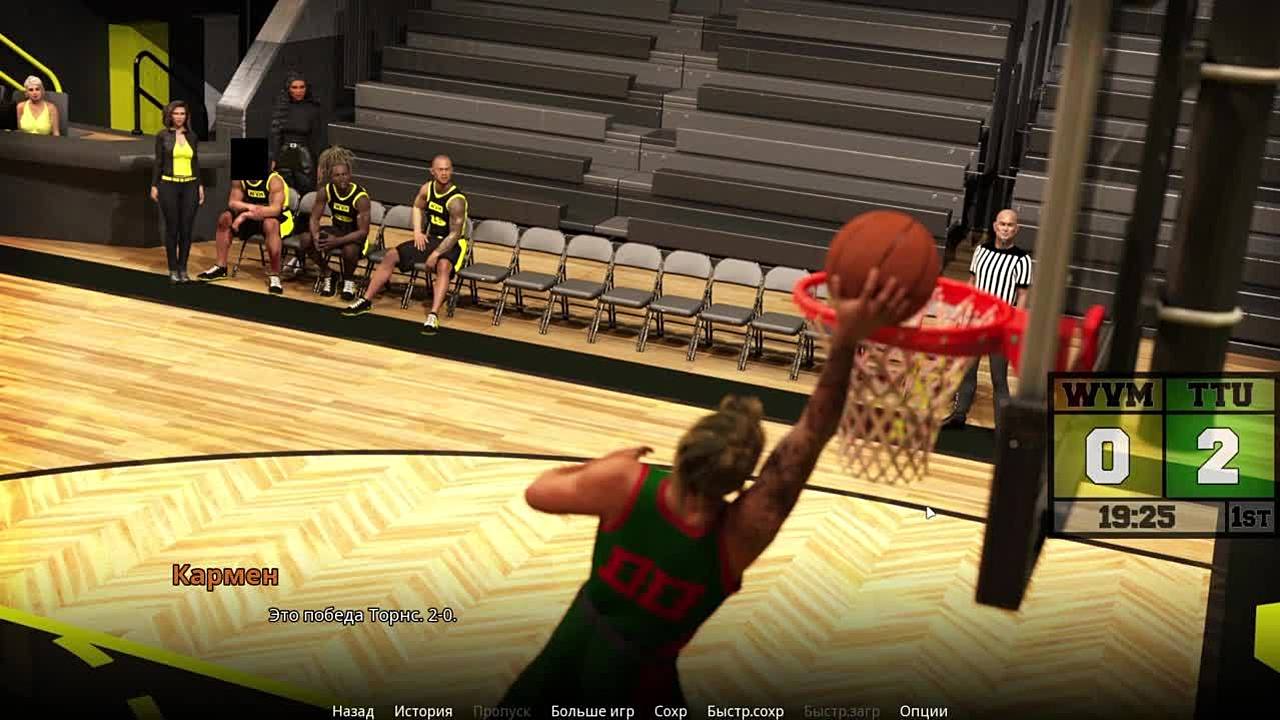Open the Опции settings menu
The height and width of the screenshot is (720, 1280).
(x=923, y=711)
